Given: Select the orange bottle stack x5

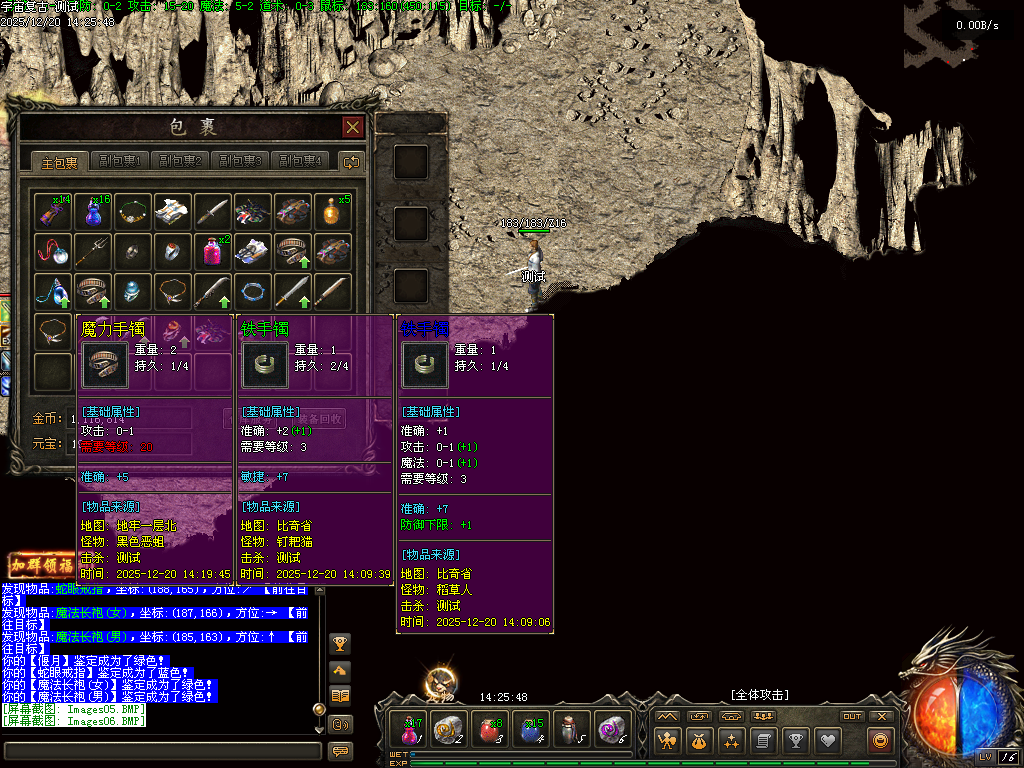Looking at the screenshot, I should pyautogui.click(x=333, y=212).
